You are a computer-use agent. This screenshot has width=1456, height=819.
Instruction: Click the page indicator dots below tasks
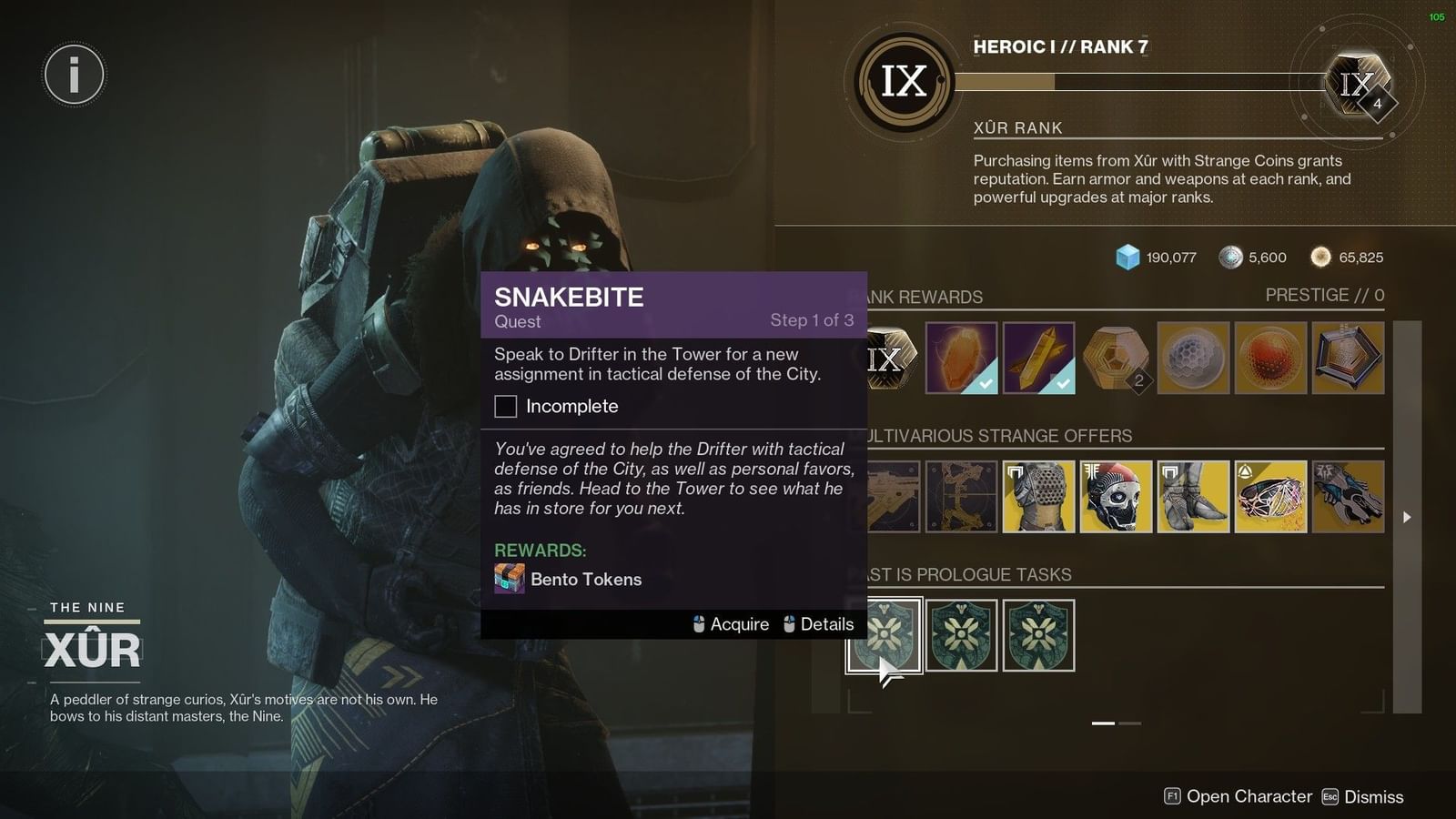(x=1115, y=723)
